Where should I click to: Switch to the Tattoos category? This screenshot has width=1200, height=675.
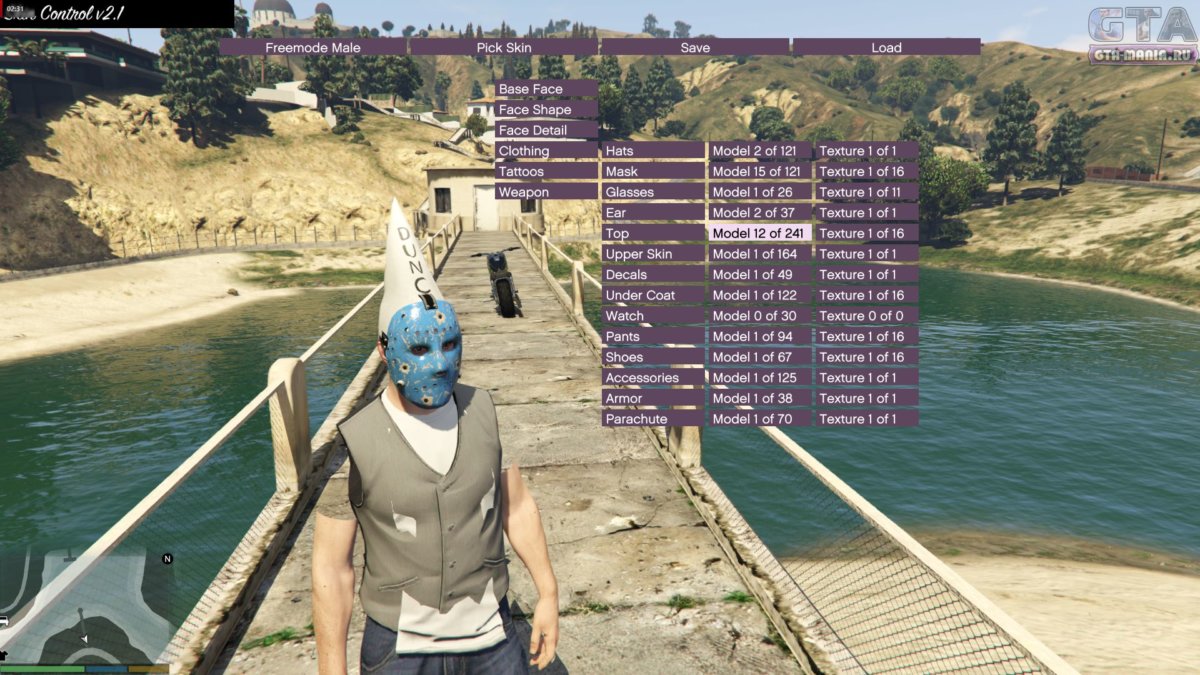[546, 171]
